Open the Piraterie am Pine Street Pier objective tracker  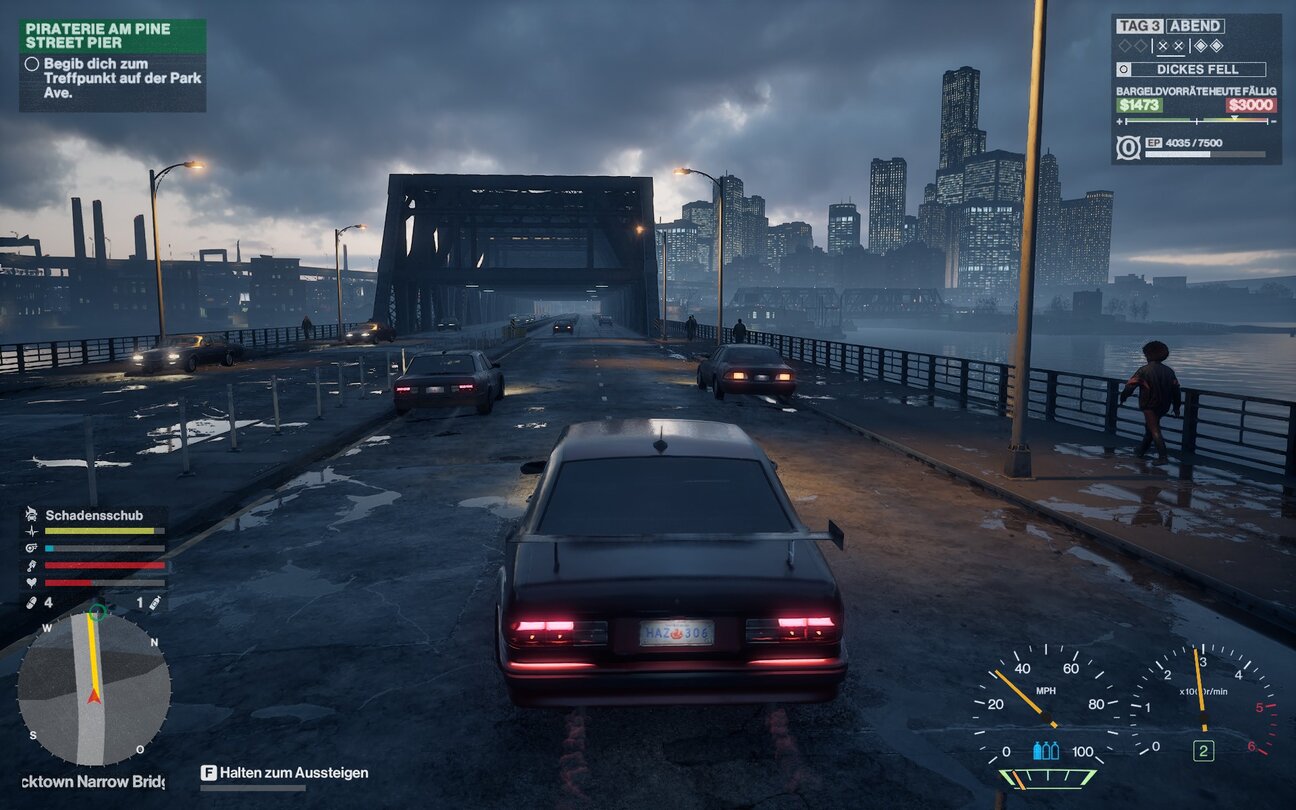[112, 36]
